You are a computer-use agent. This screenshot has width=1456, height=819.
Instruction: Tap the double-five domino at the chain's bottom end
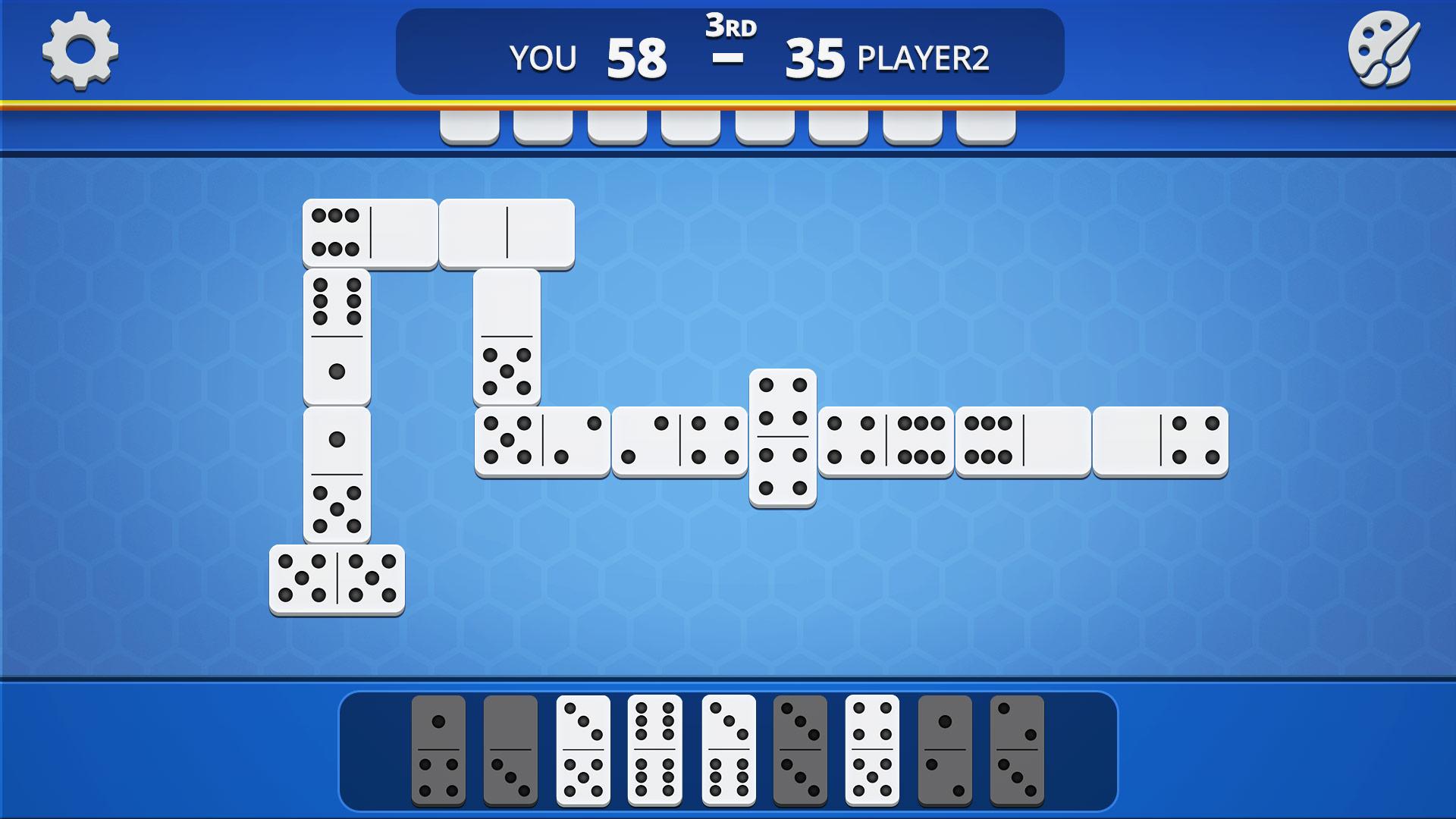(337, 580)
